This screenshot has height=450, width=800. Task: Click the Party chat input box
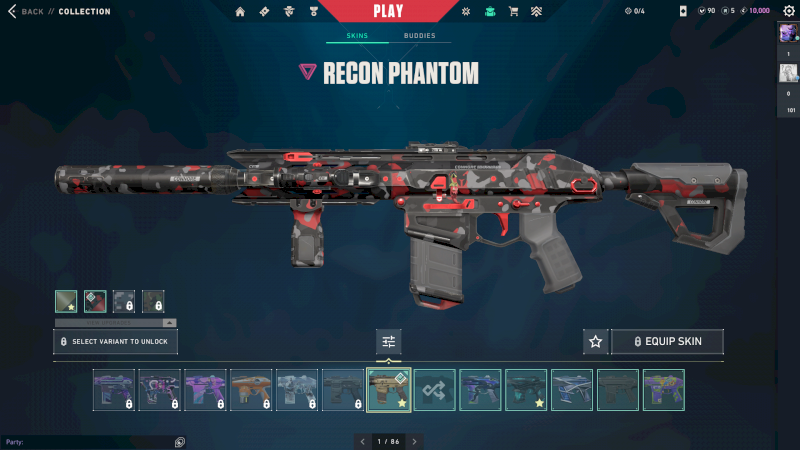(88, 442)
